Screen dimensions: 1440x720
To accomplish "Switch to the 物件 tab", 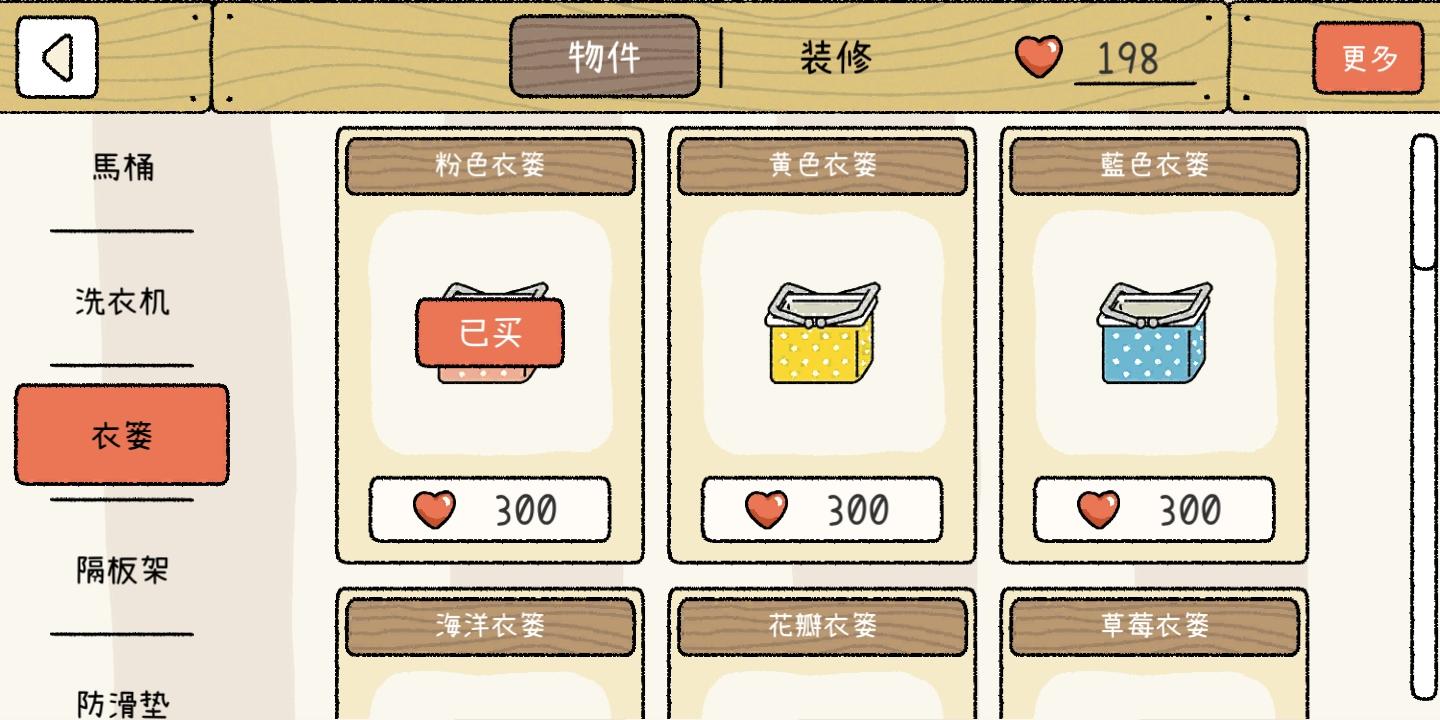I will click(x=603, y=53).
